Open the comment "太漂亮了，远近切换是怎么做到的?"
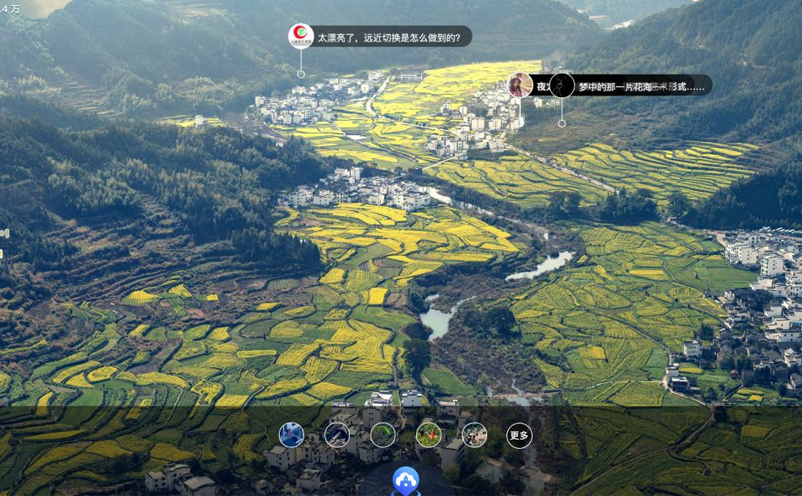Image resolution: width=802 pixels, height=496 pixels. pos(389,38)
